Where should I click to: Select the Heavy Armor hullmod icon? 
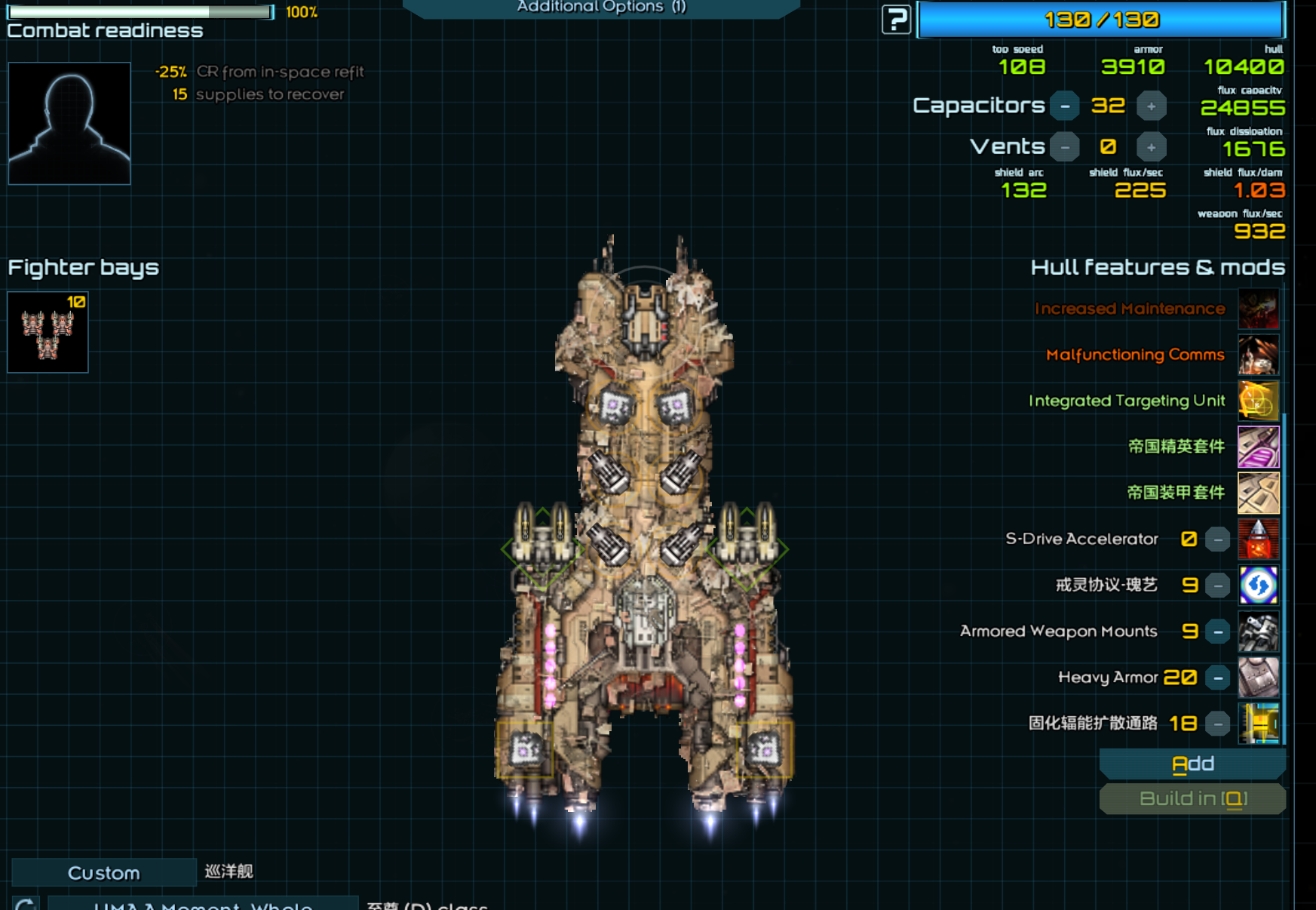[x=1258, y=678]
